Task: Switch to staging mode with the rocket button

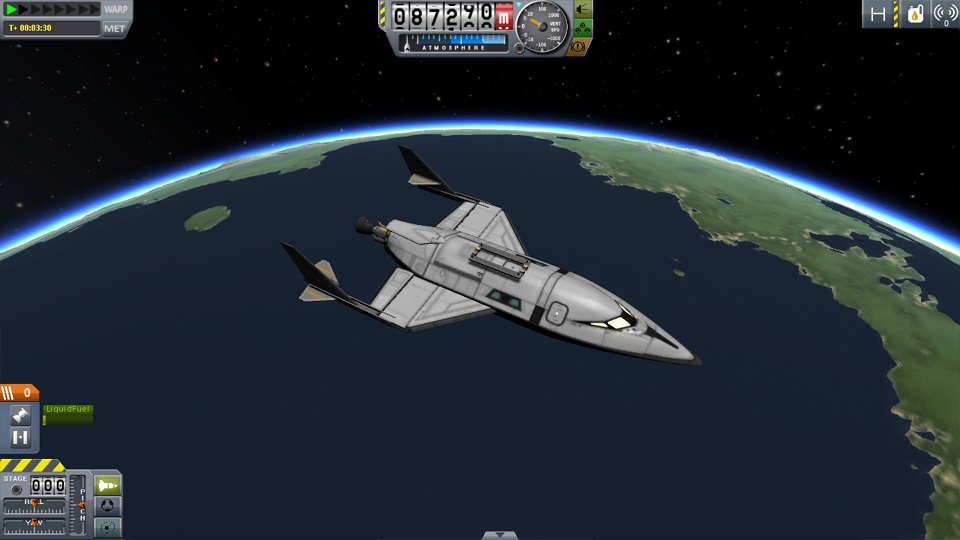Action: (107, 485)
